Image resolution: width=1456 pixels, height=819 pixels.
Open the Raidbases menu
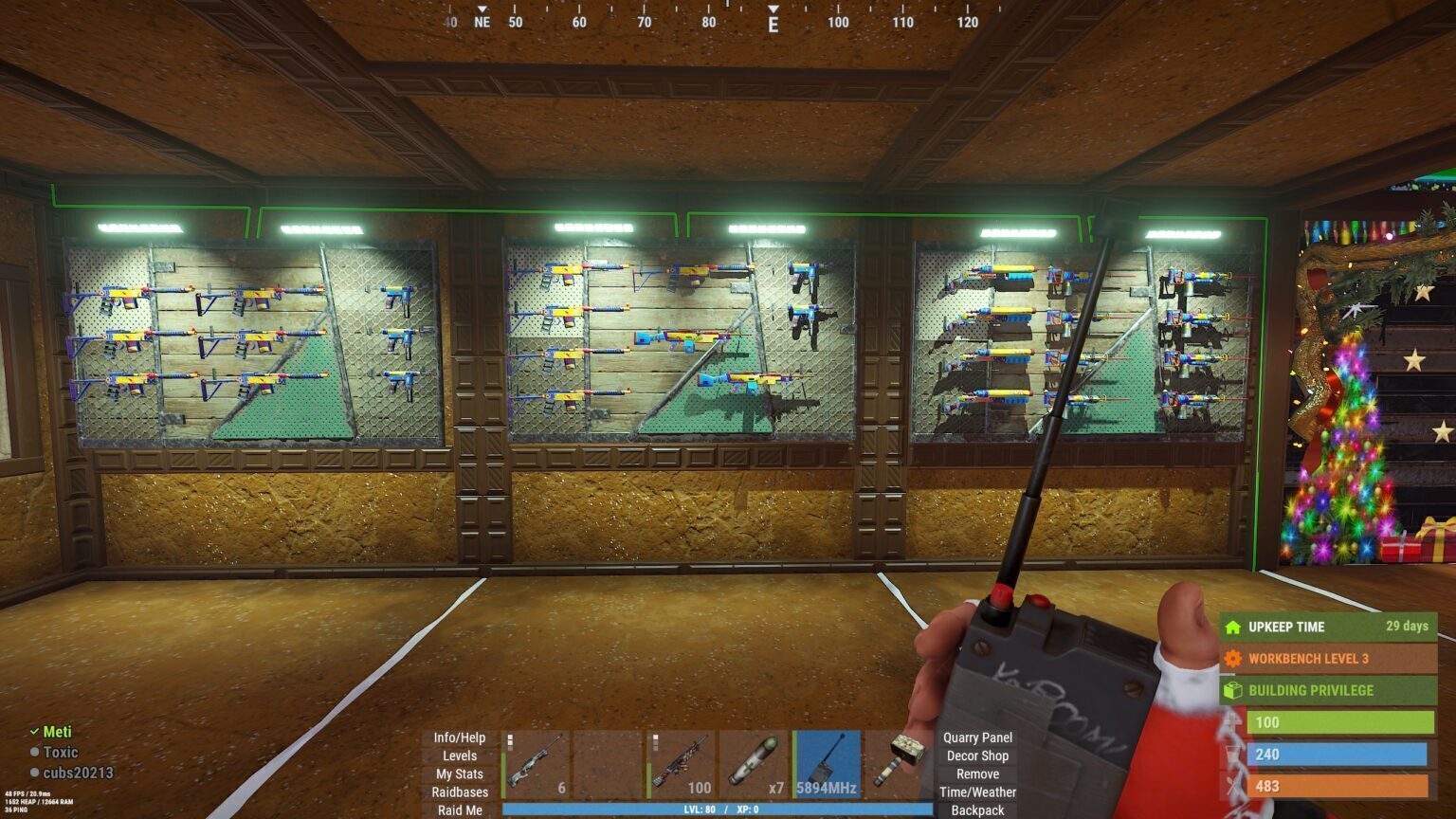tap(460, 792)
